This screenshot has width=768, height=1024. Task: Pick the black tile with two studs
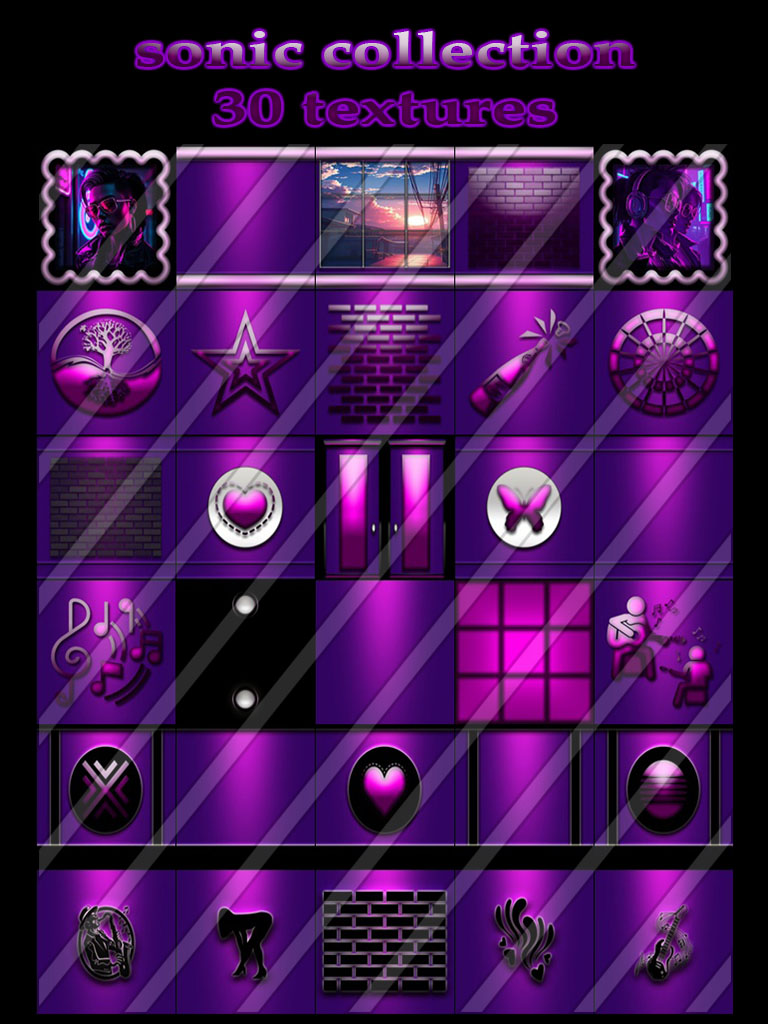point(245,651)
